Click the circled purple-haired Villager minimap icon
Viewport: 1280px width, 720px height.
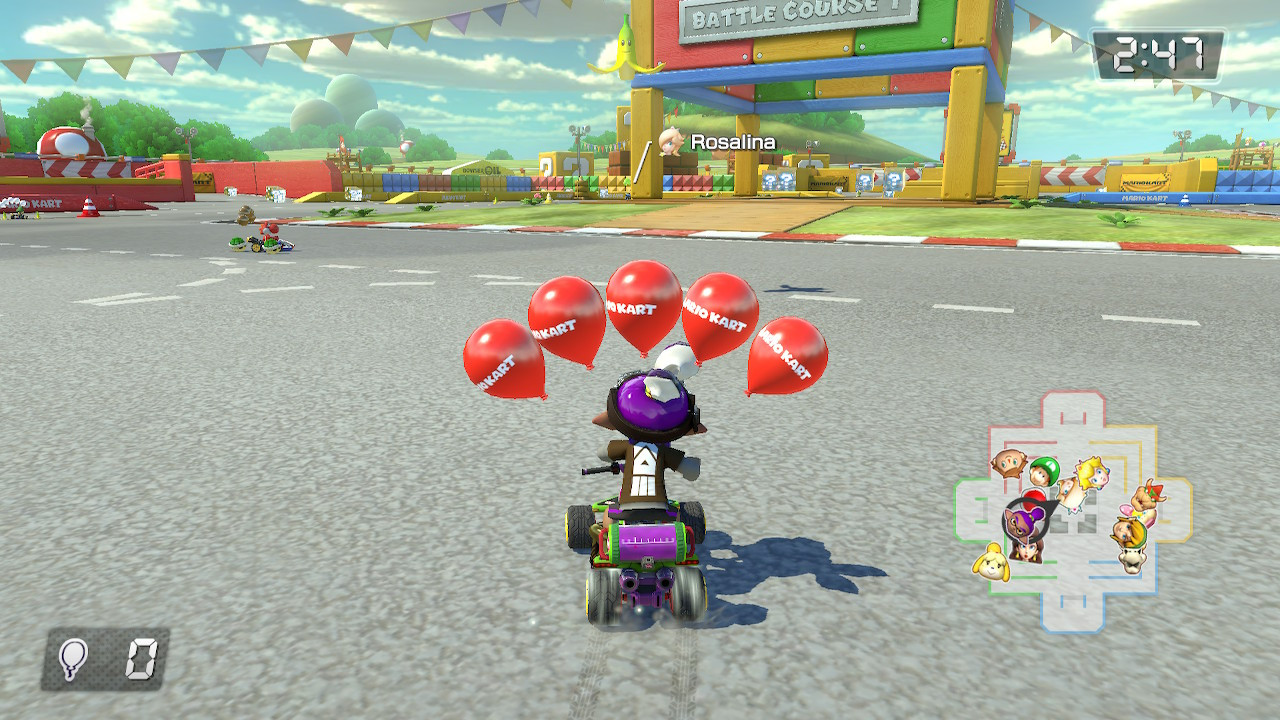pyautogui.click(x=1021, y=522)
